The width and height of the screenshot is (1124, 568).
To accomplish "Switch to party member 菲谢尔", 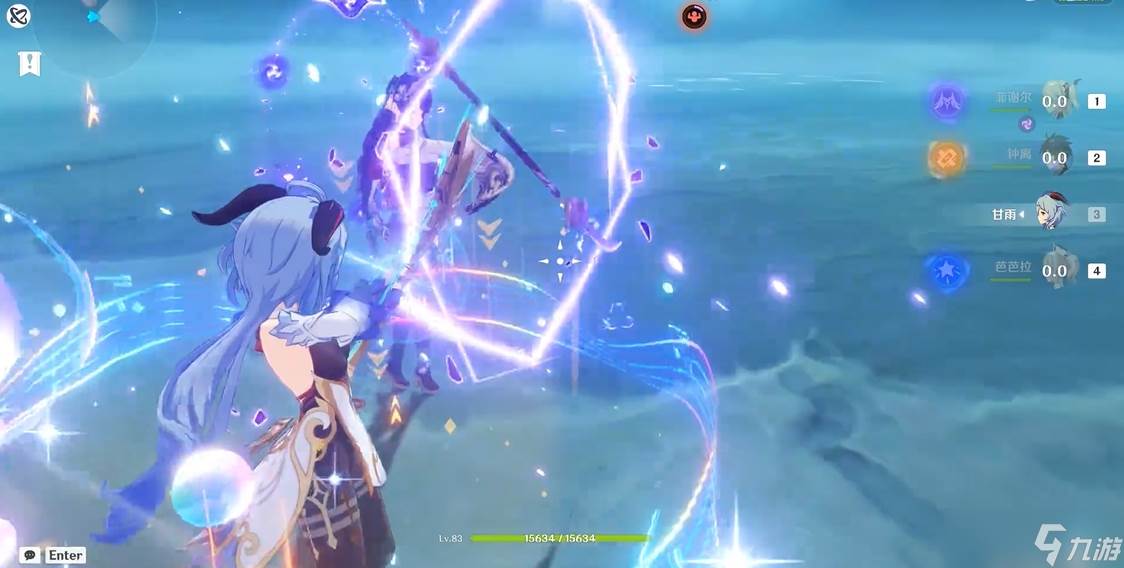I will pos(1057,101).
